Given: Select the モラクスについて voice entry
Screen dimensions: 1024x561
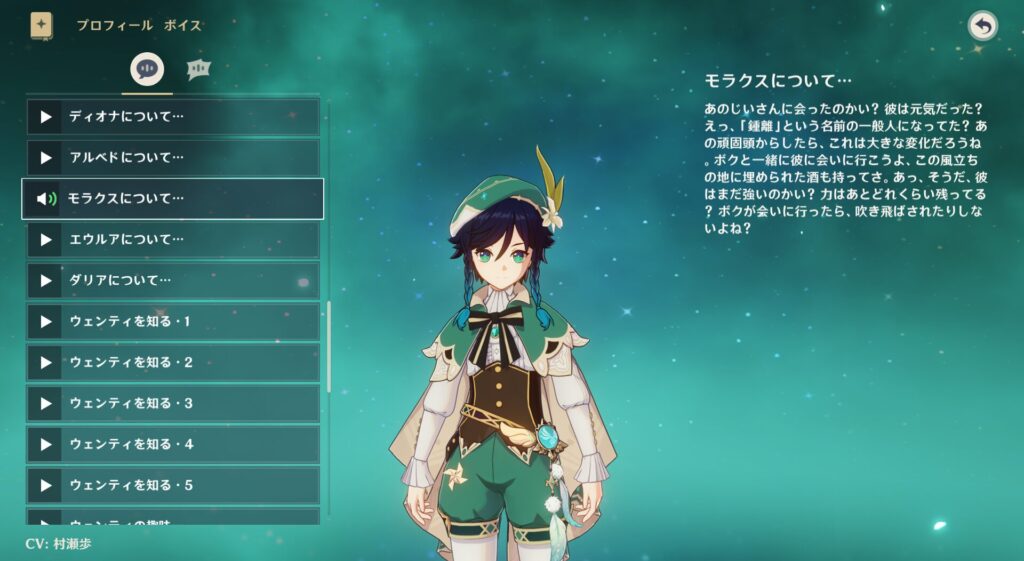Looking at the screenshot, I should click(173, 199).
